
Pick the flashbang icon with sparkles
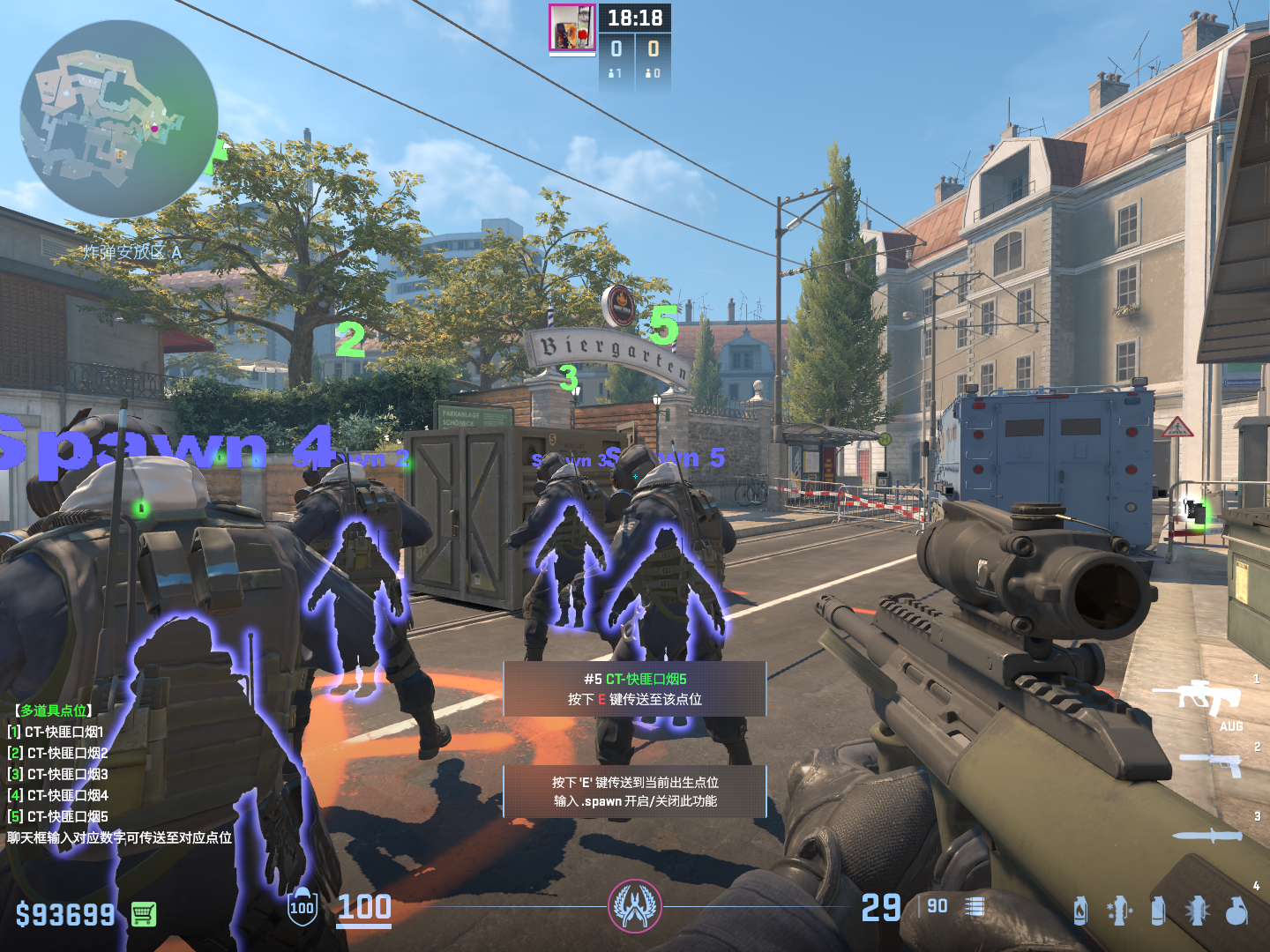coord(1118,910)
